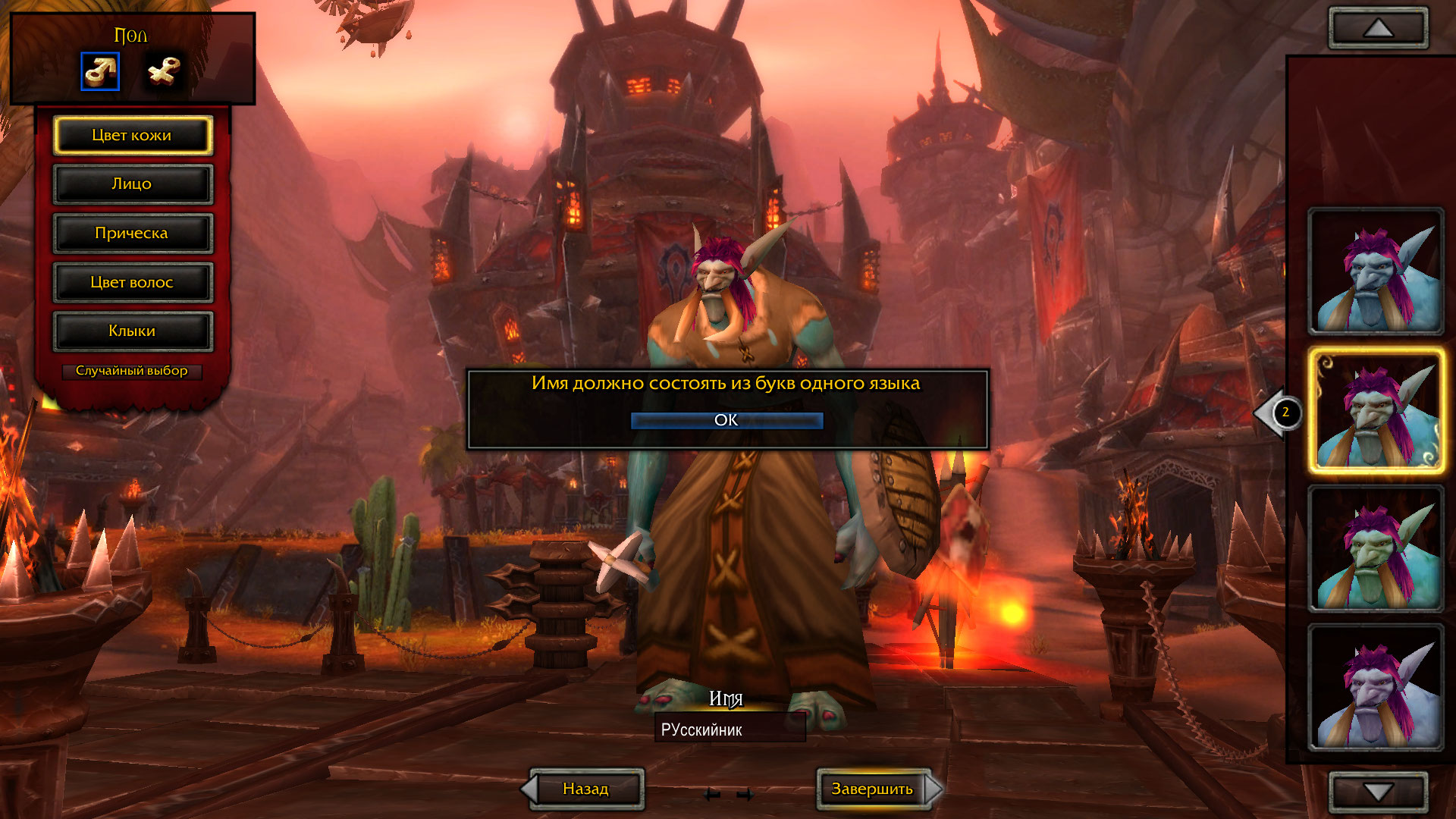Go back with the Назад button

coord(585,789)
